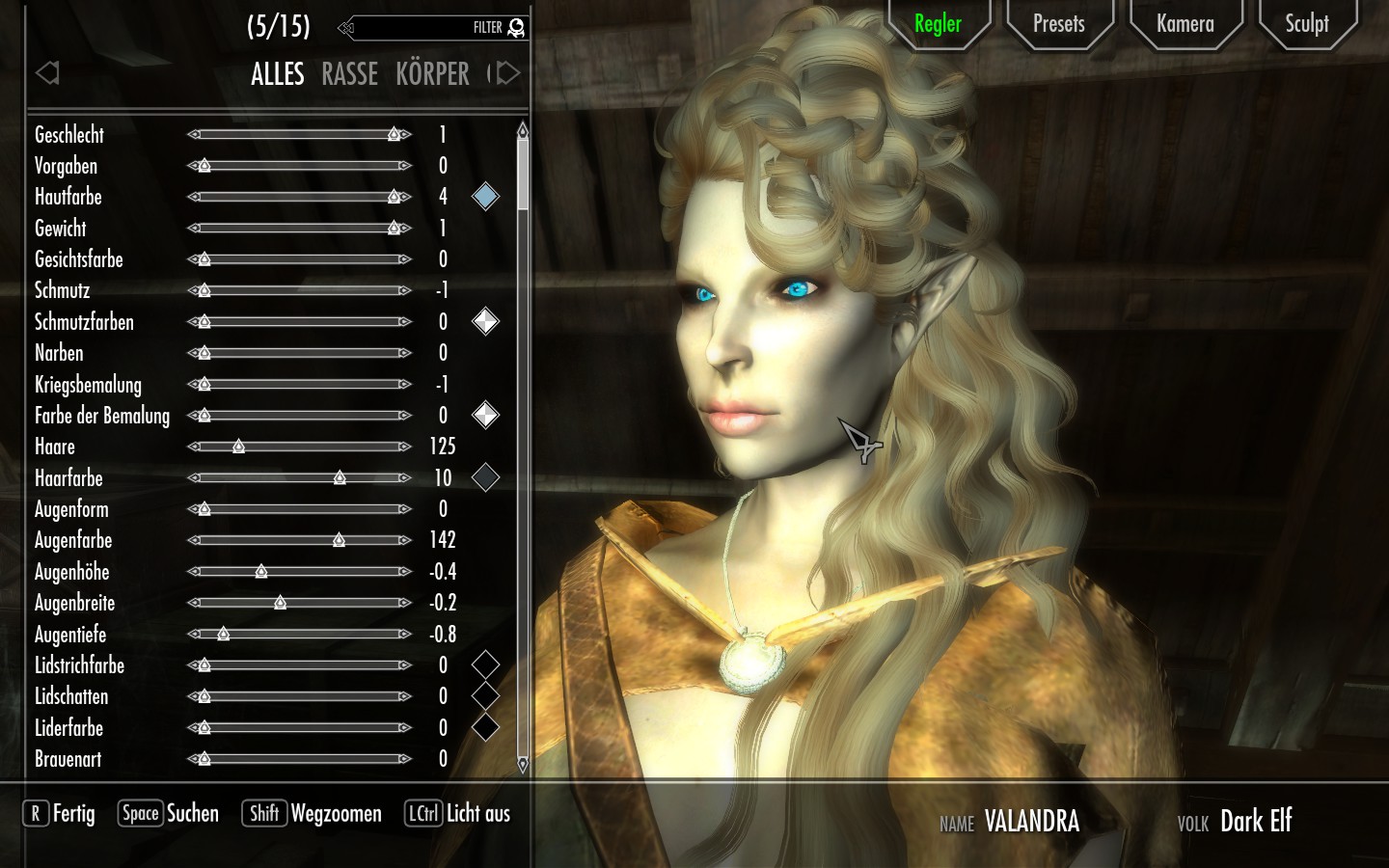This screenshot has height=868, width=1389.
Task: Click the Geschlecht slider handle
Action: click(395, 135)
